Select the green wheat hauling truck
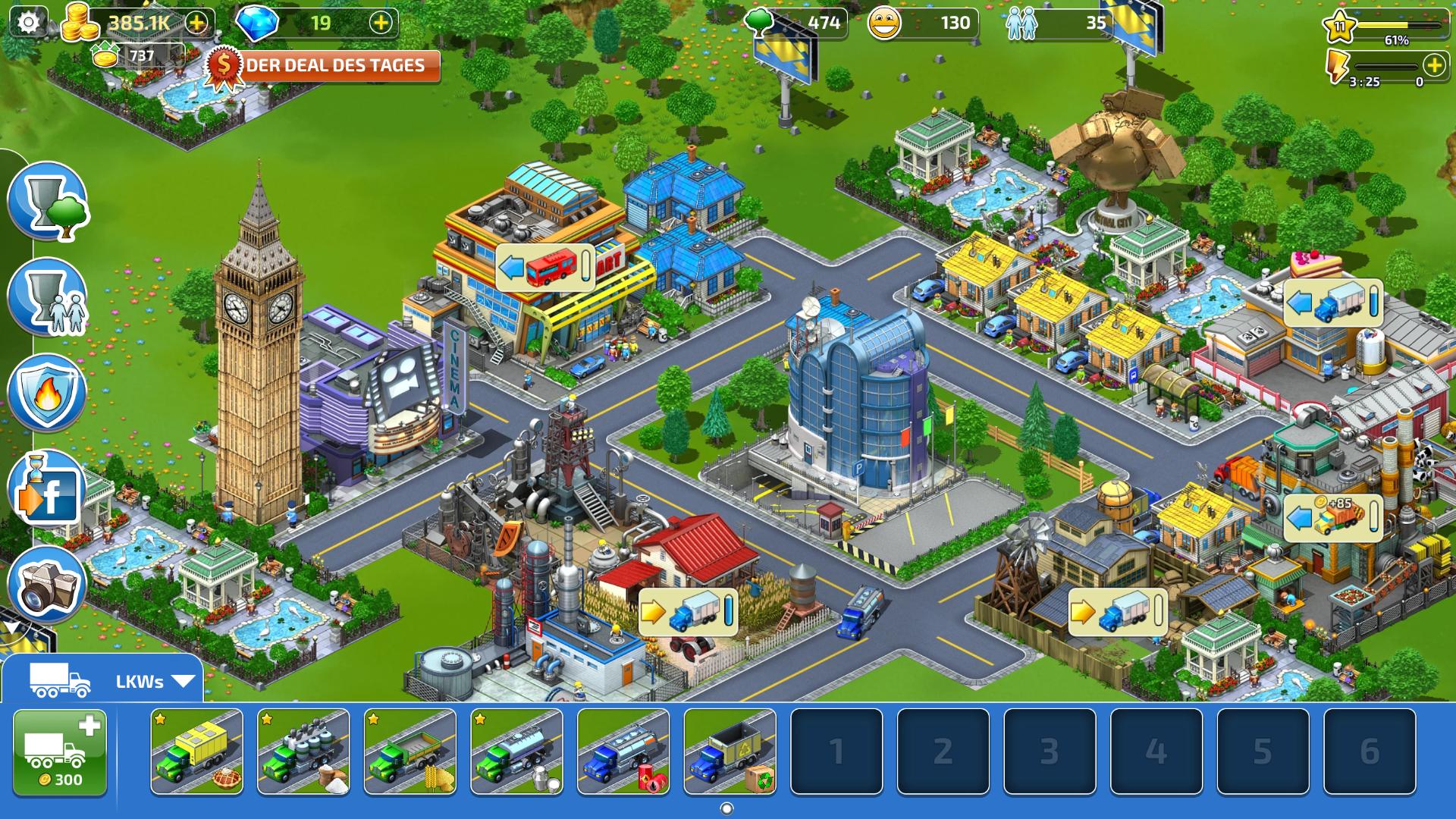The image size is (1456, 819). [410, 752]
